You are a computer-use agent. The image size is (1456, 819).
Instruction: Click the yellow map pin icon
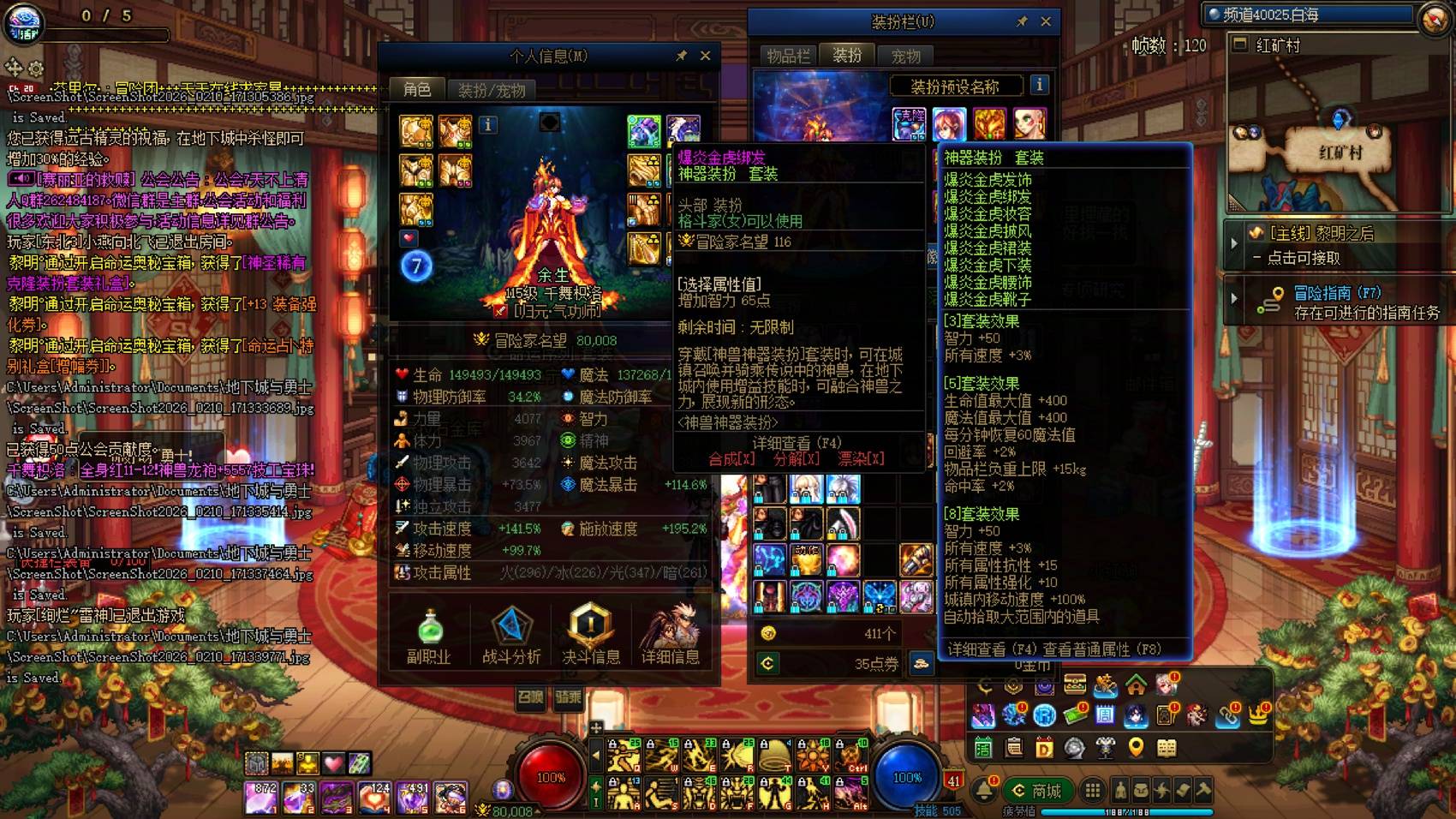(1136, 748)
